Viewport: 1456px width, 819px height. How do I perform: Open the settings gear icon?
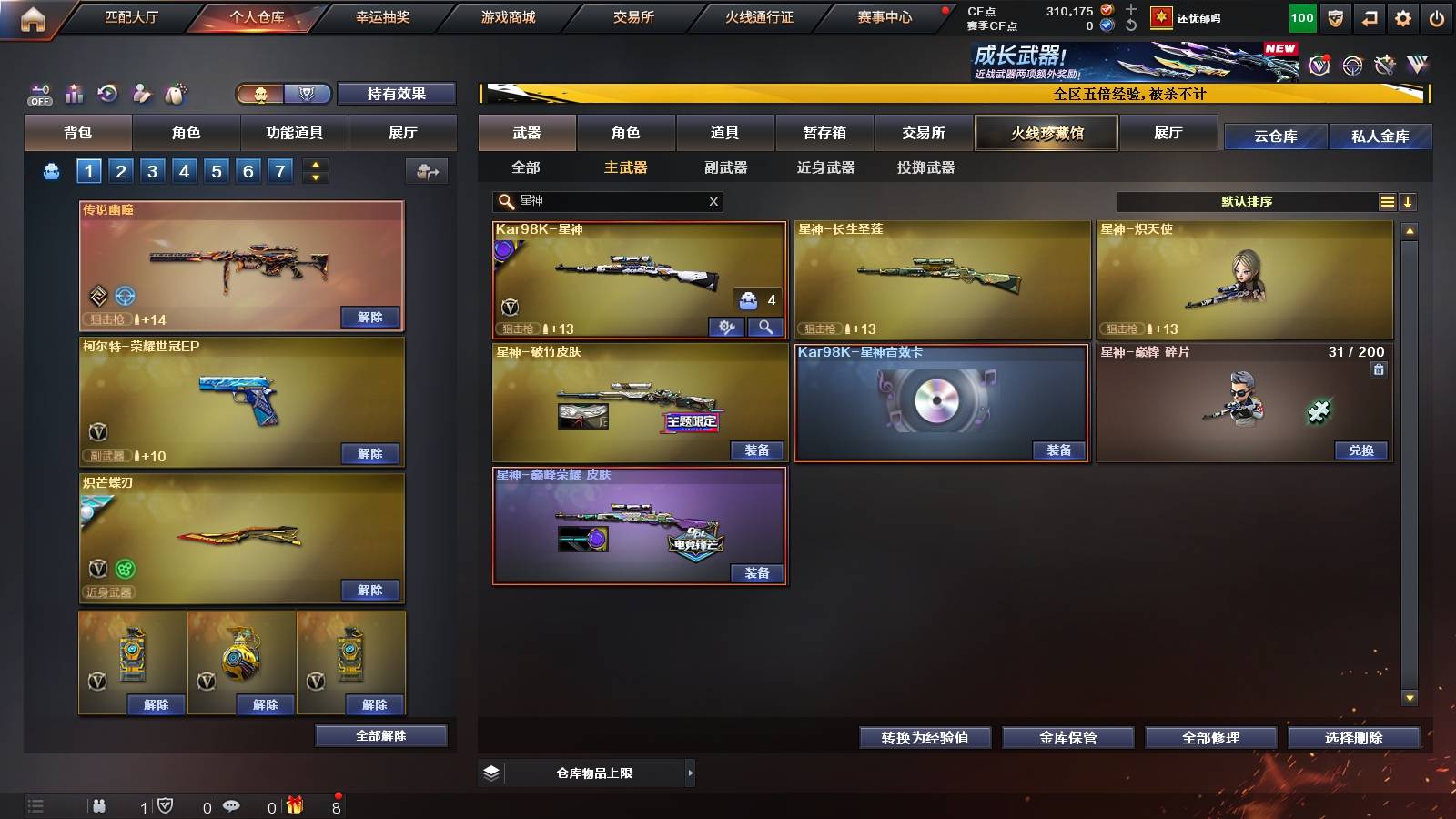click(x=1403, y=17)
